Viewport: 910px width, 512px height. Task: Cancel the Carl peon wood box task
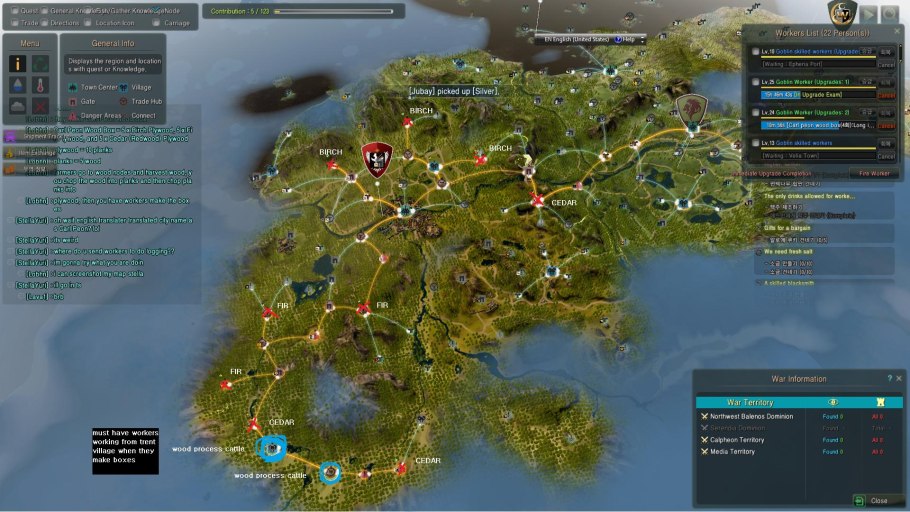(x=885, y=126)
